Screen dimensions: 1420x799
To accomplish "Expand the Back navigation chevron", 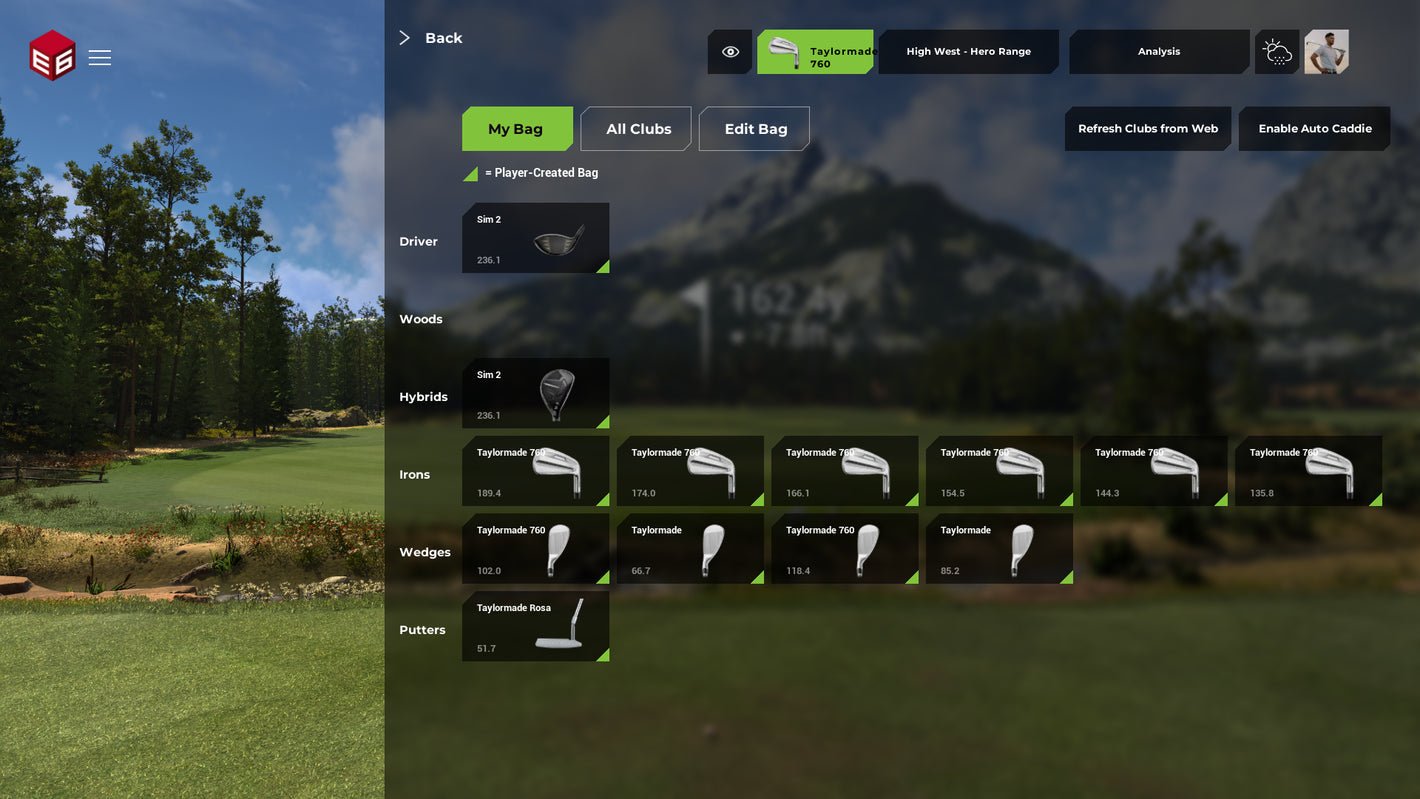I will coord(404,37).
